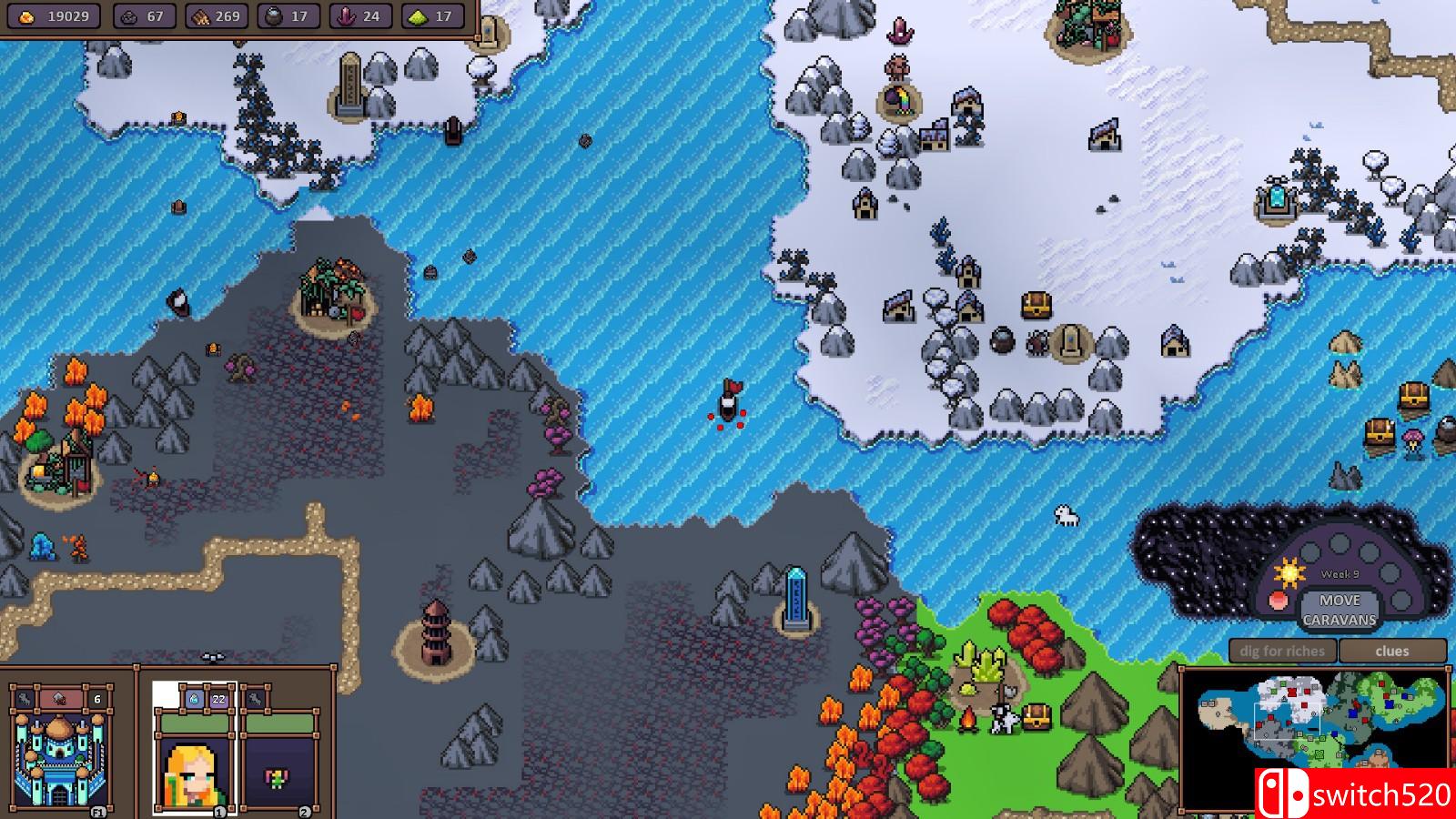Click the sun icon on the week dial
The height and width of the screenshot is (819, 1456).
(1289, 573)
